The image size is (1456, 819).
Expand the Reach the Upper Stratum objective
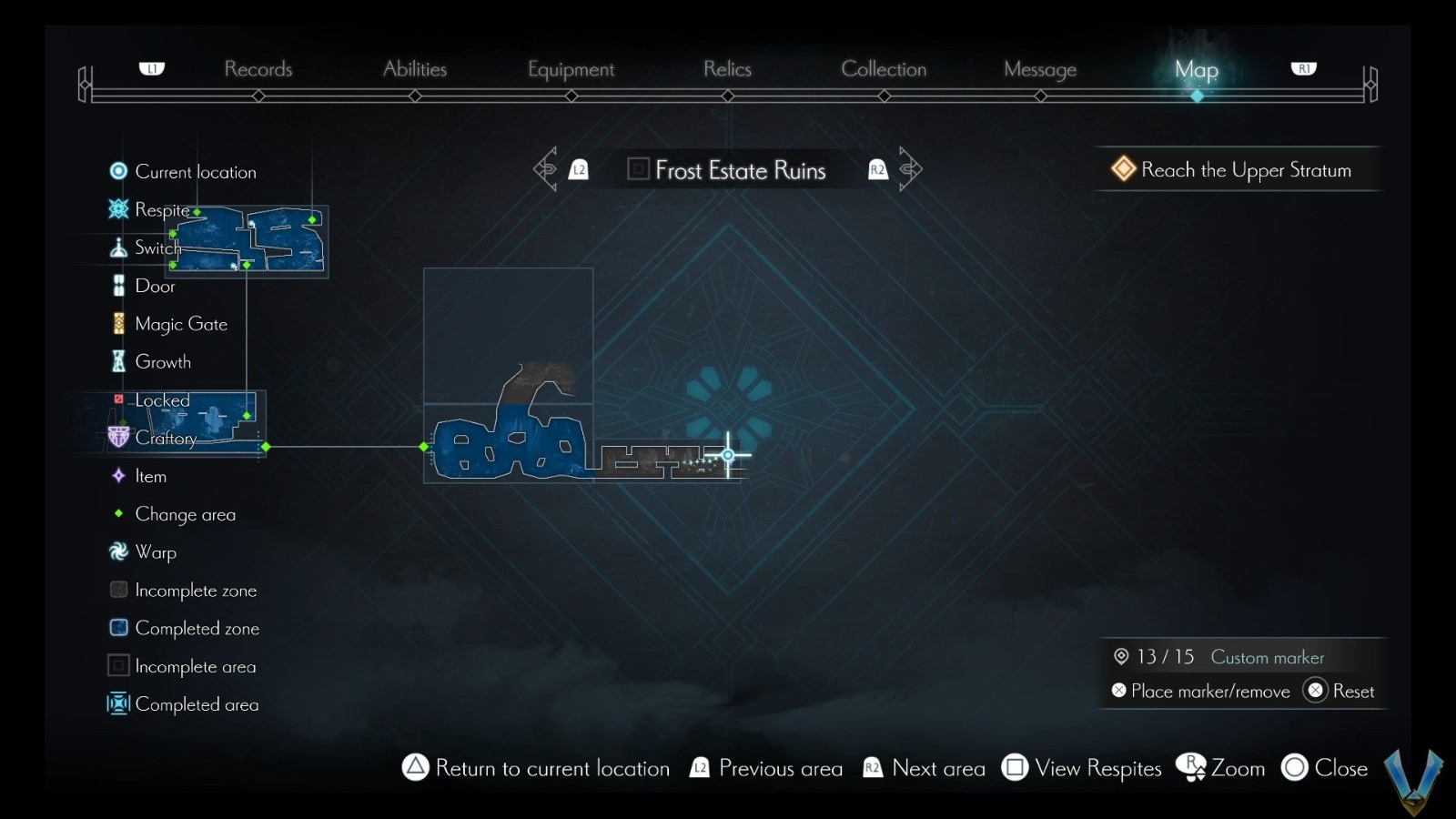tap(1238, 169)
